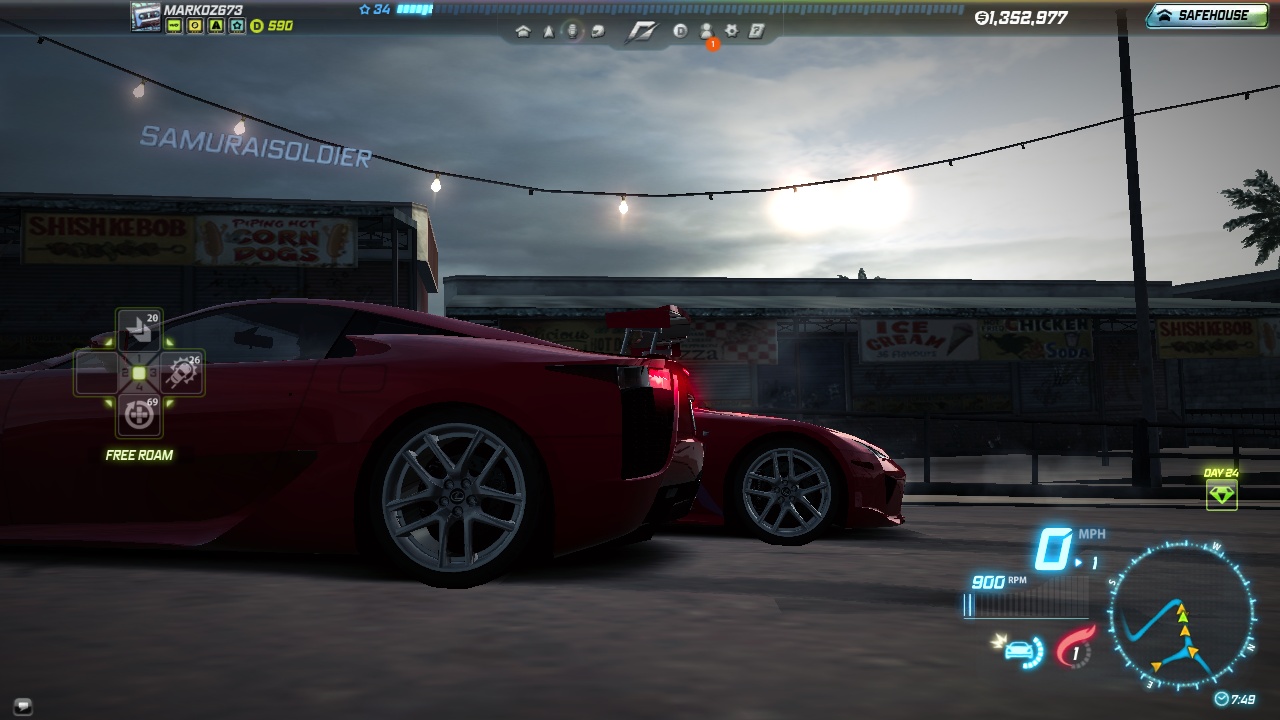Open the gear settings icon
This screenshot has height=720, width=1280.
pyautogui.click(x=731, y=31)
